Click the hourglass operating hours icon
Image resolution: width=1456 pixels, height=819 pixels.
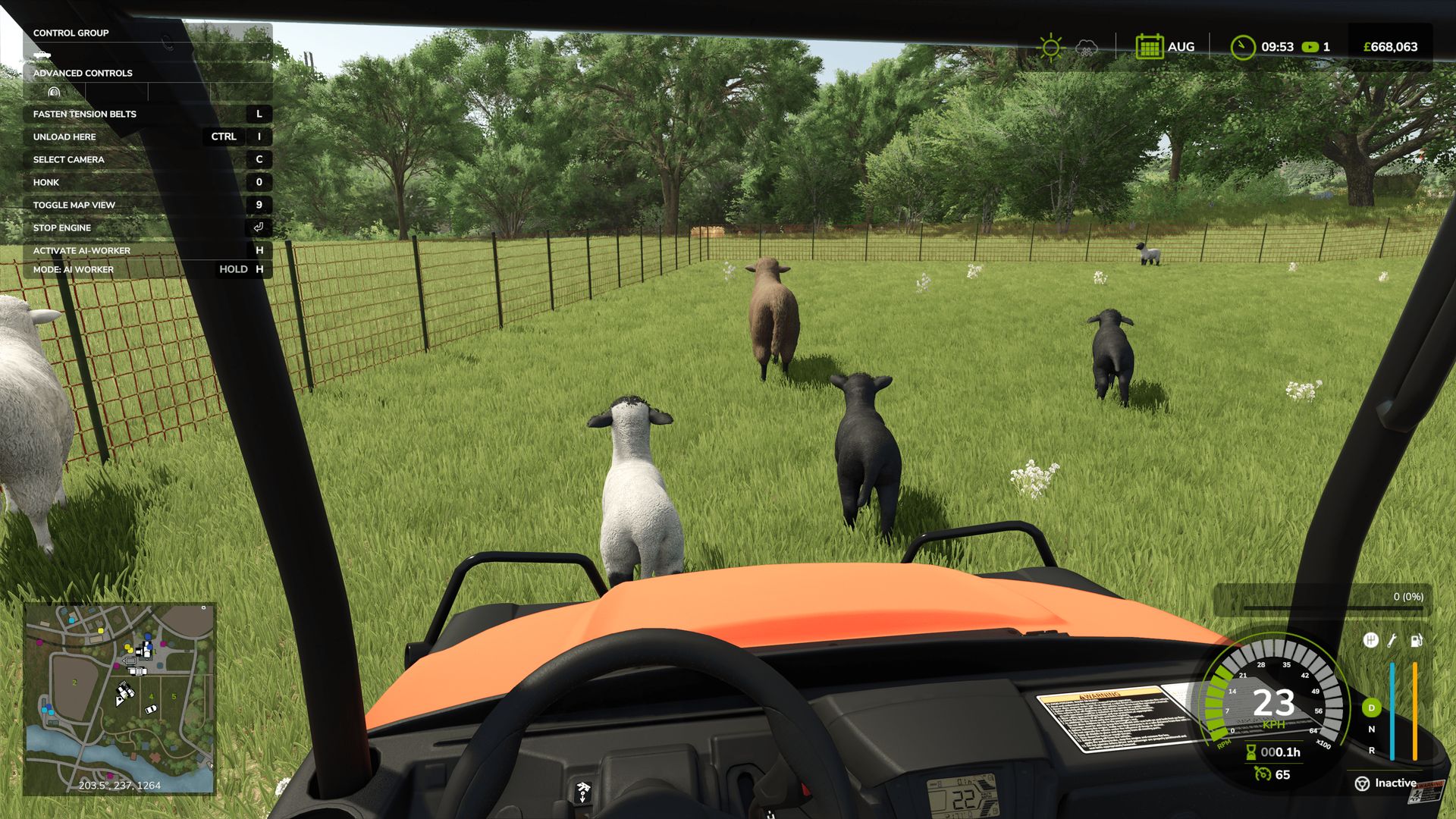[x=1253, y=754]
